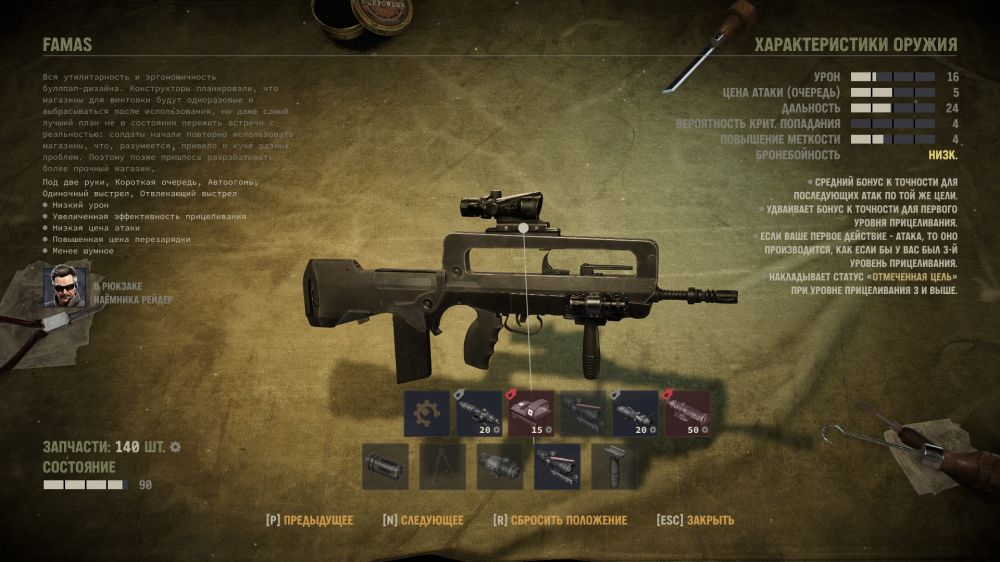Show the next weapon (Следующее)

tap(422, 520)
